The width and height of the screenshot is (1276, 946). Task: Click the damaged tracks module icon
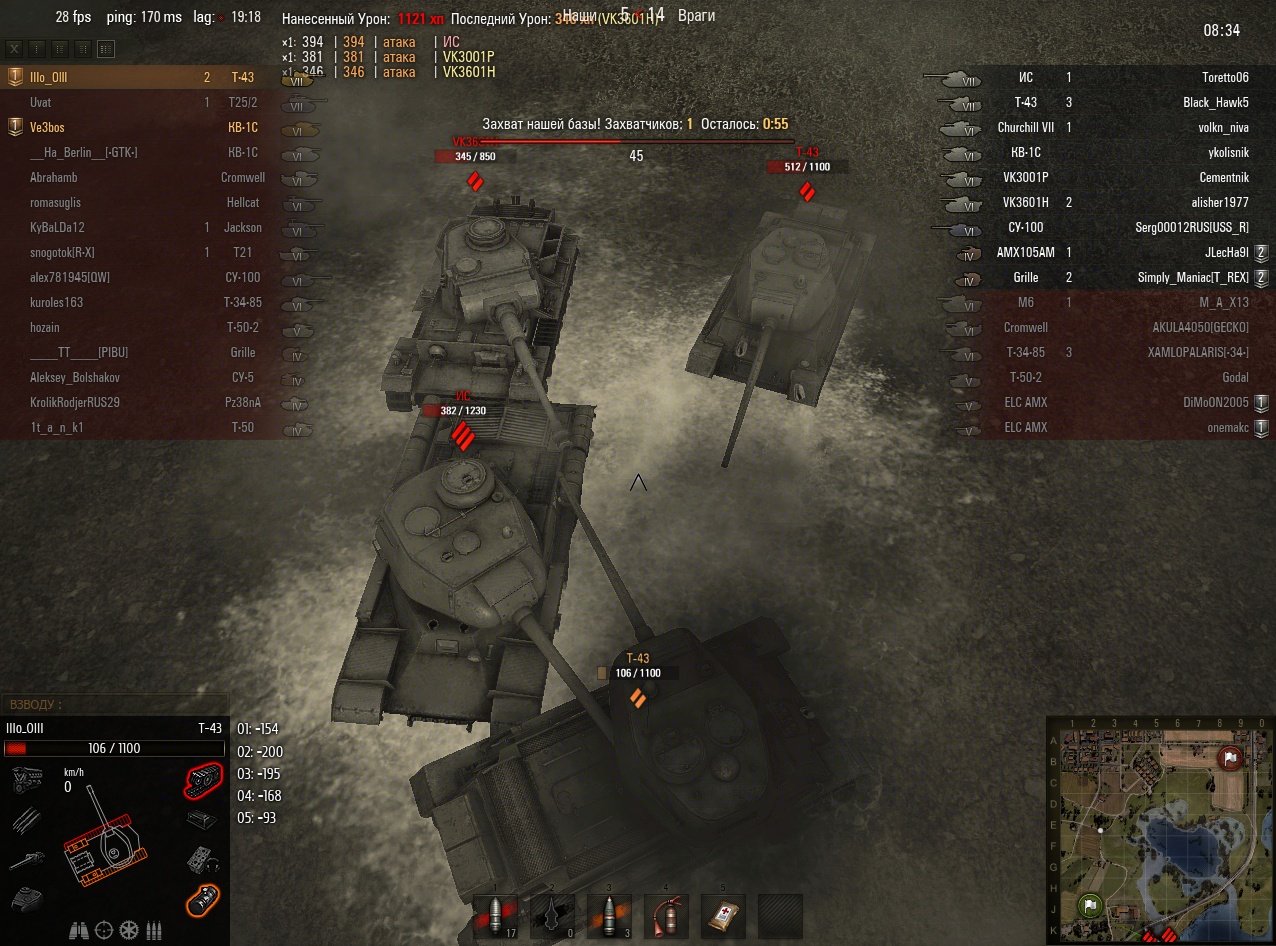coord(204,778)
